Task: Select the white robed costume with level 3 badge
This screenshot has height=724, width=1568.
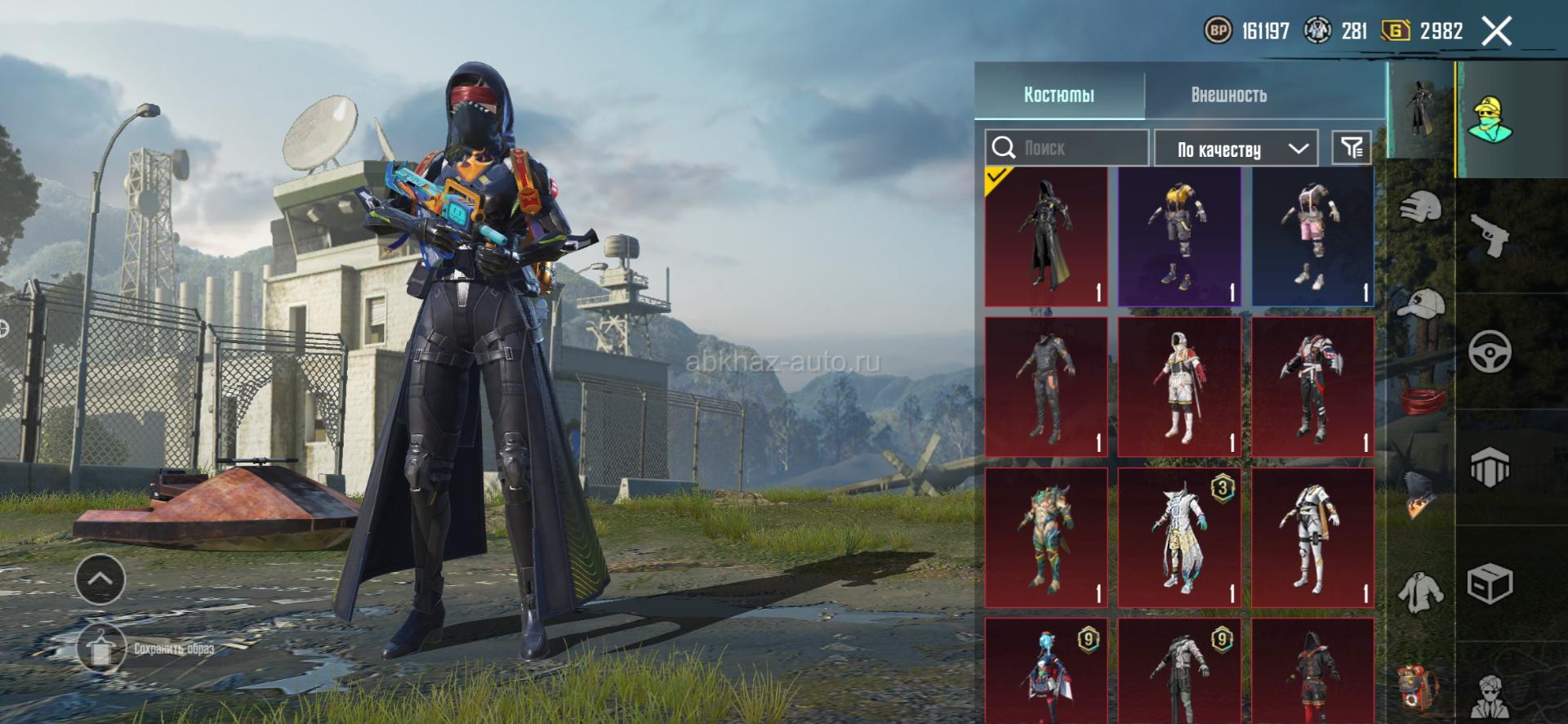Action: 1179,537
